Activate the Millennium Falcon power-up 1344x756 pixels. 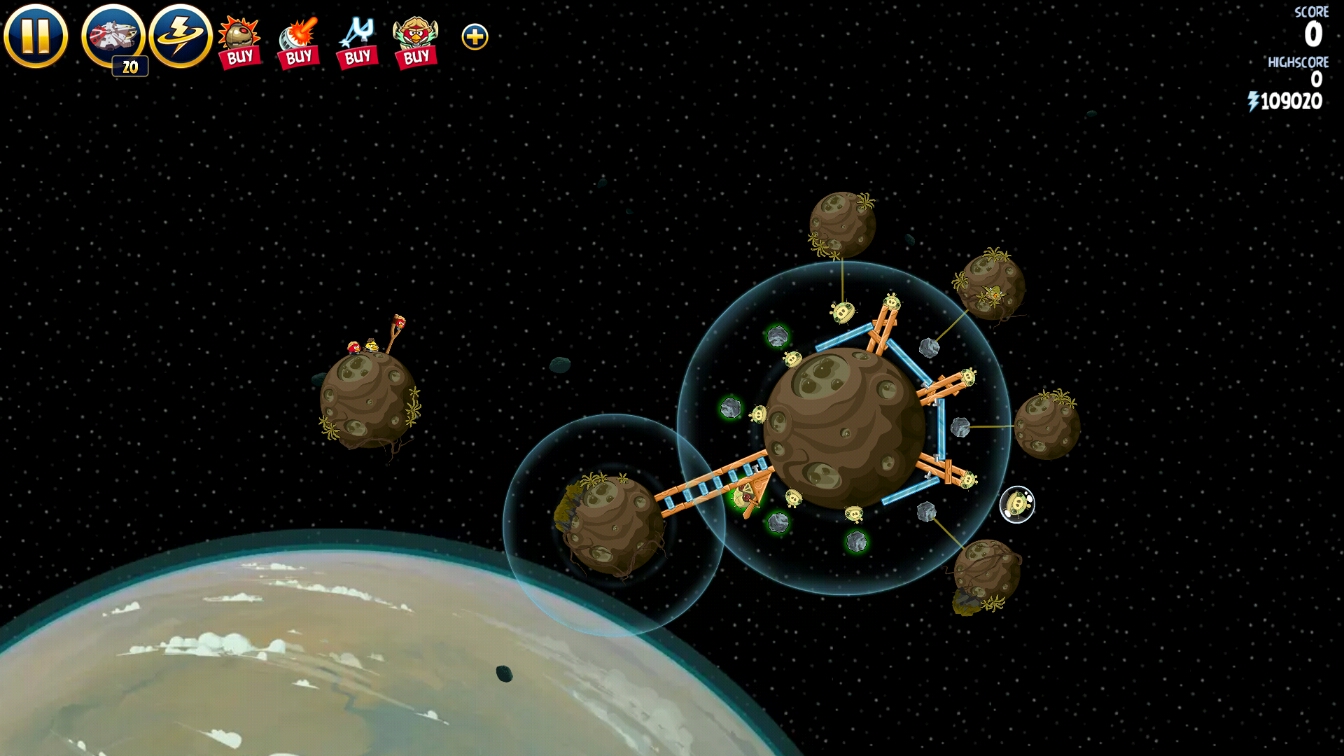pos(113,36)
